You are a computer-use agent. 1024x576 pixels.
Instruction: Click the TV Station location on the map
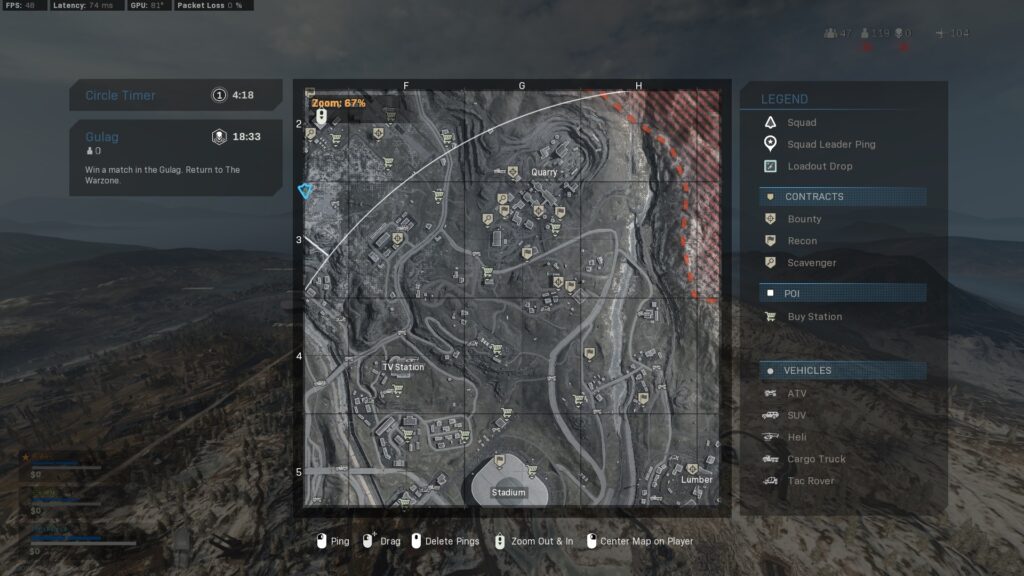click(403, 367)
